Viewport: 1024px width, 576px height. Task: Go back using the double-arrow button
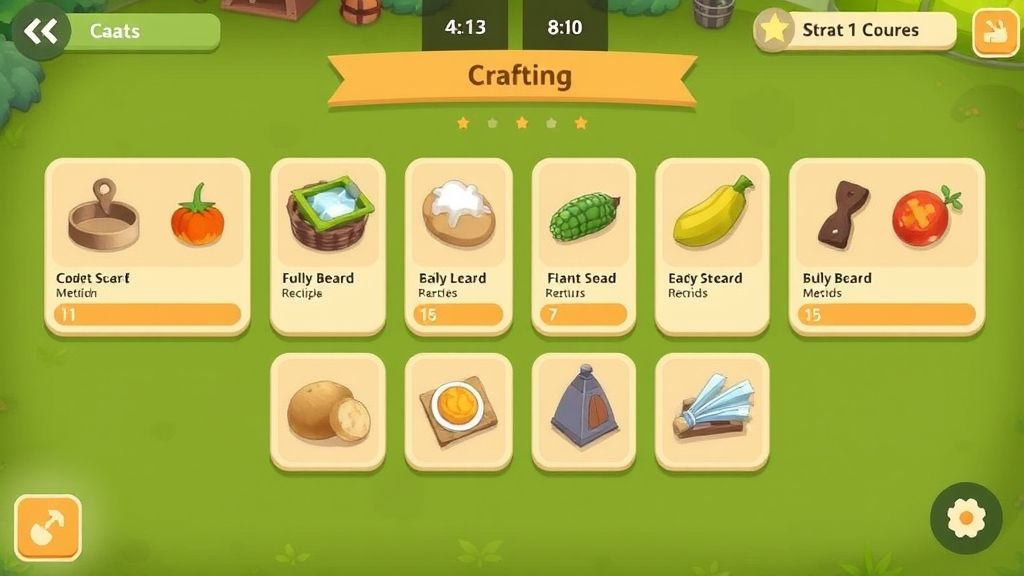click(x=40, y=32)
